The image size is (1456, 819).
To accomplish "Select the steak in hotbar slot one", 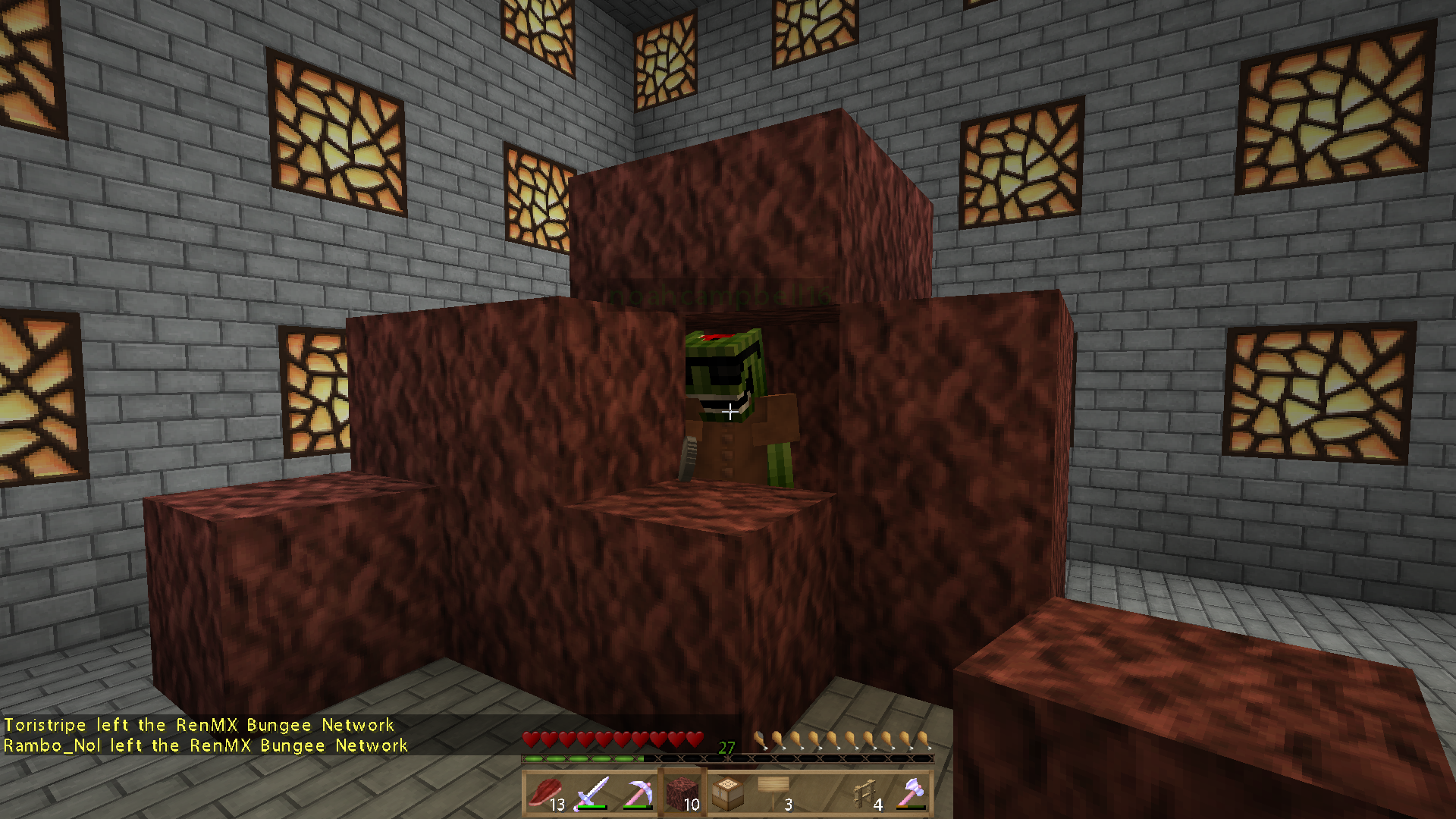I will point(548,792).
